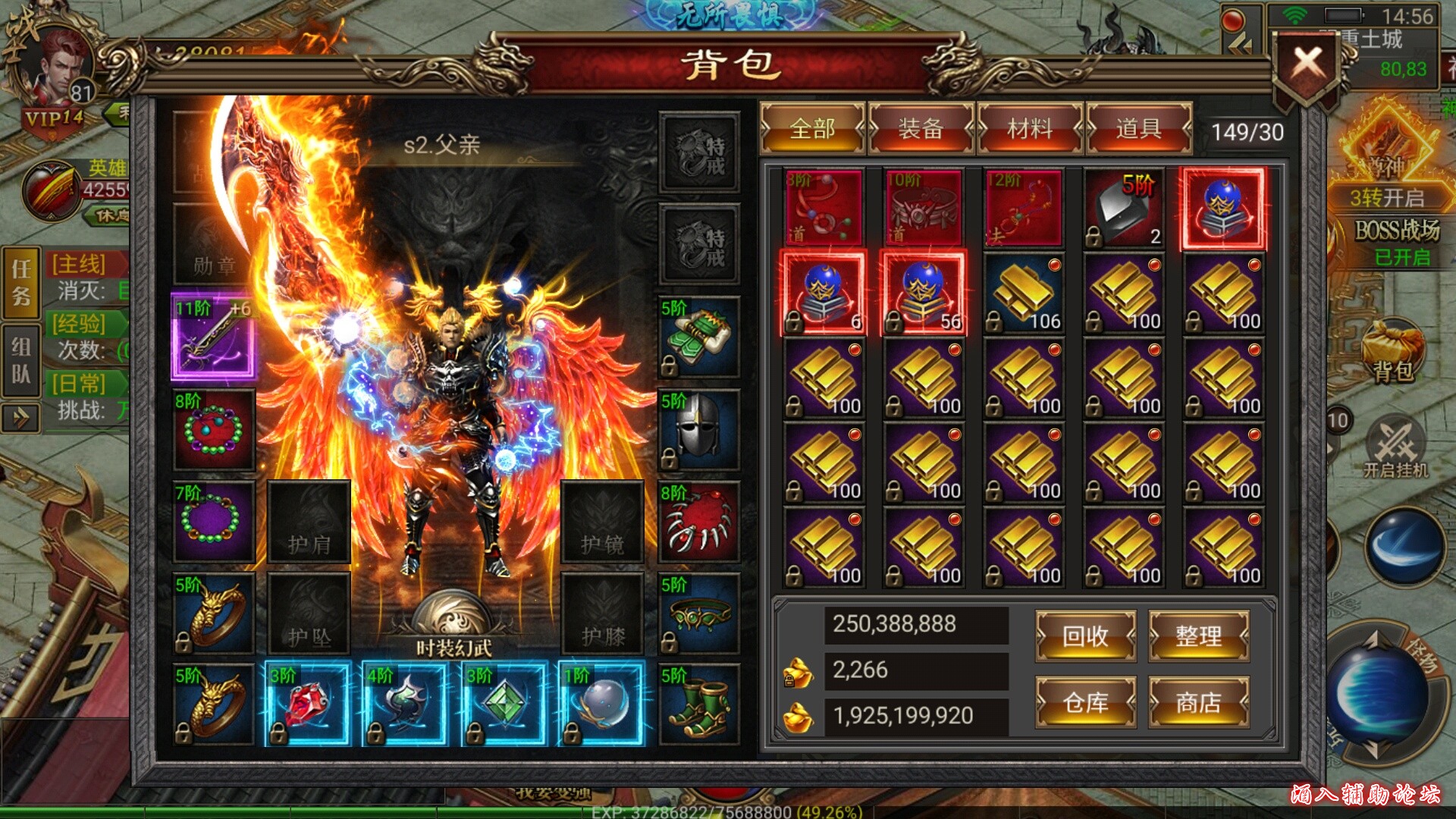Image resolution: width=1456 pixels, height=819 pixels.
Task: Switch to the 全部 tab
Action: click(812, 129)
